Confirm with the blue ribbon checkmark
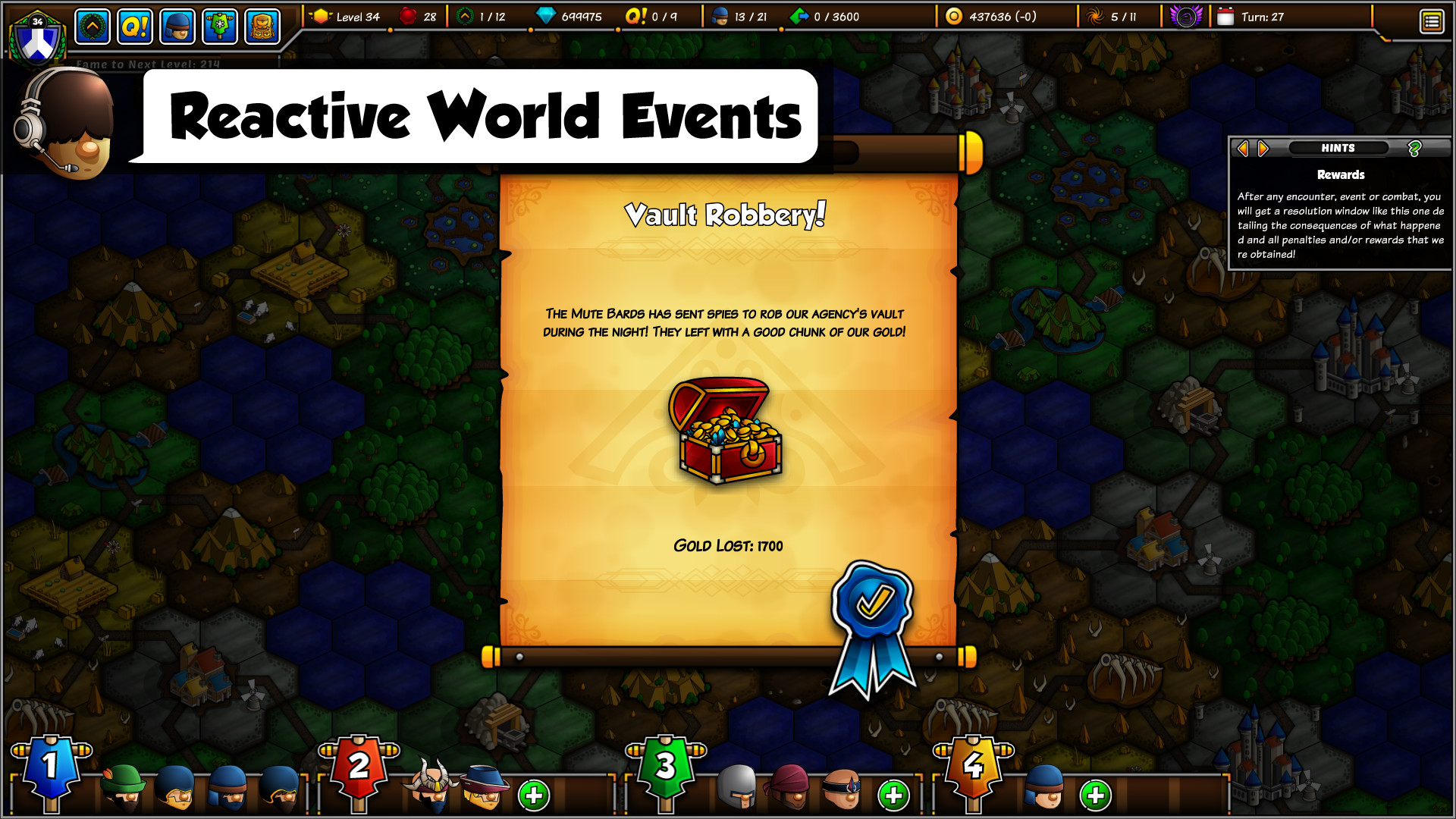 [874, 603]
